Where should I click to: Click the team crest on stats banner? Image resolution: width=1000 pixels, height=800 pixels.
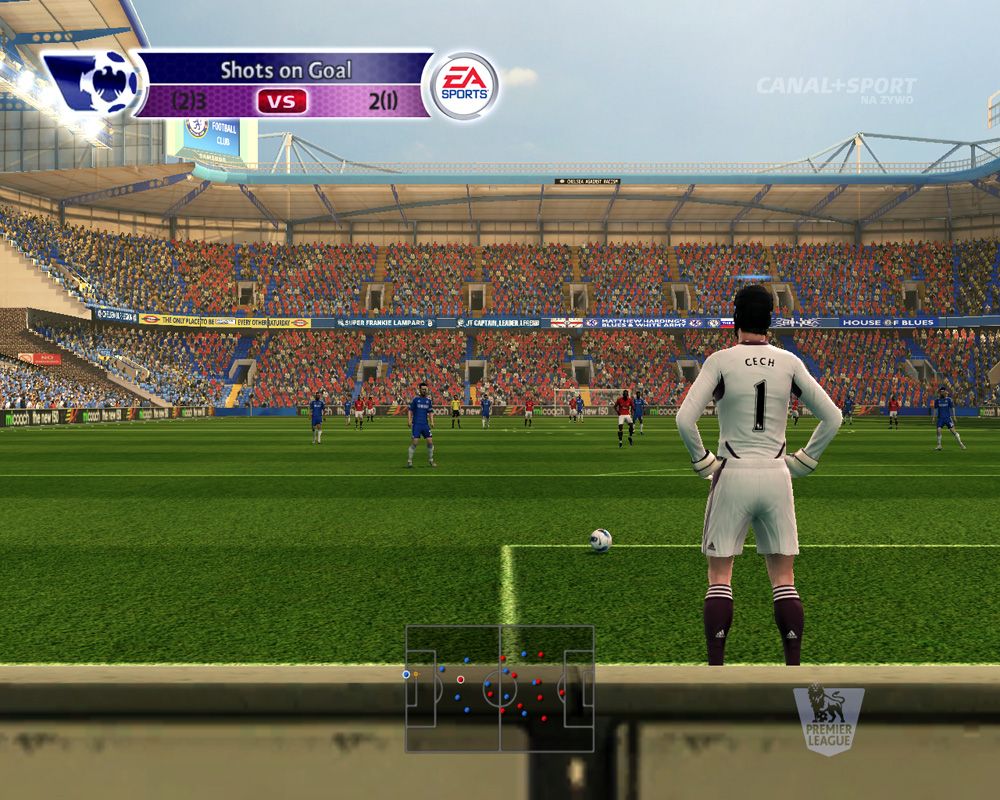(x=97, y=84)
